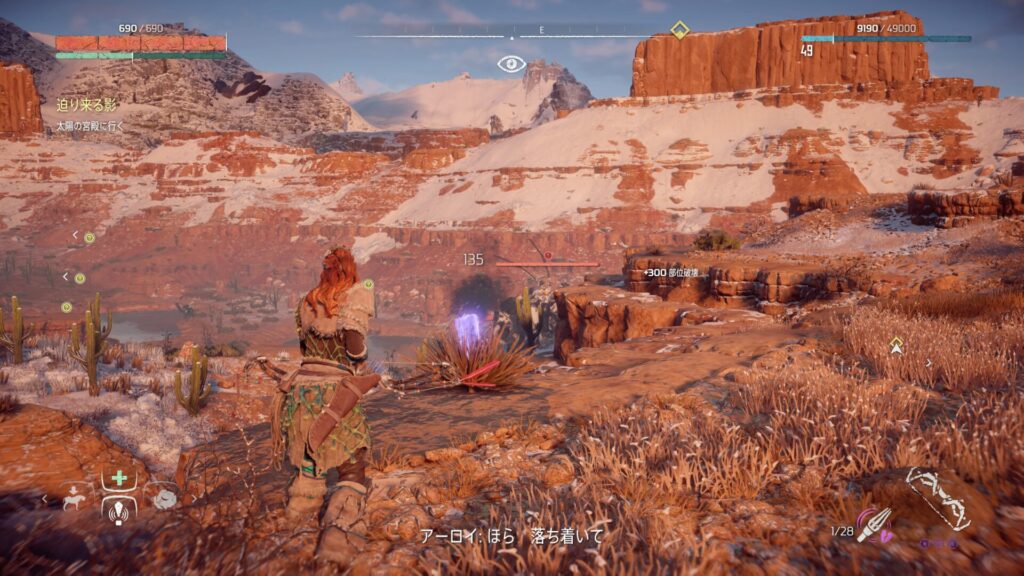Click the eye stealth visibility indicator
1024x576 pixels.
pos(511,64)
